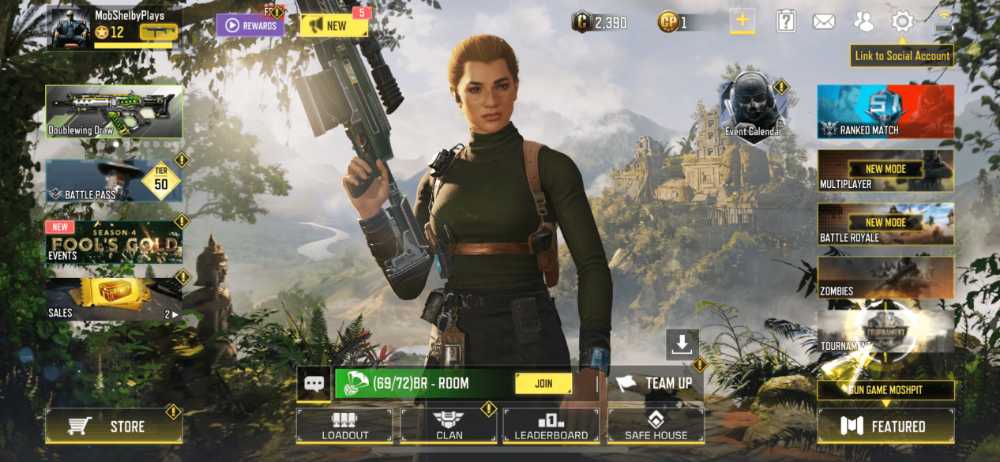Open the Featured playlist button
Screen dimensions: 1000x462
885,426
